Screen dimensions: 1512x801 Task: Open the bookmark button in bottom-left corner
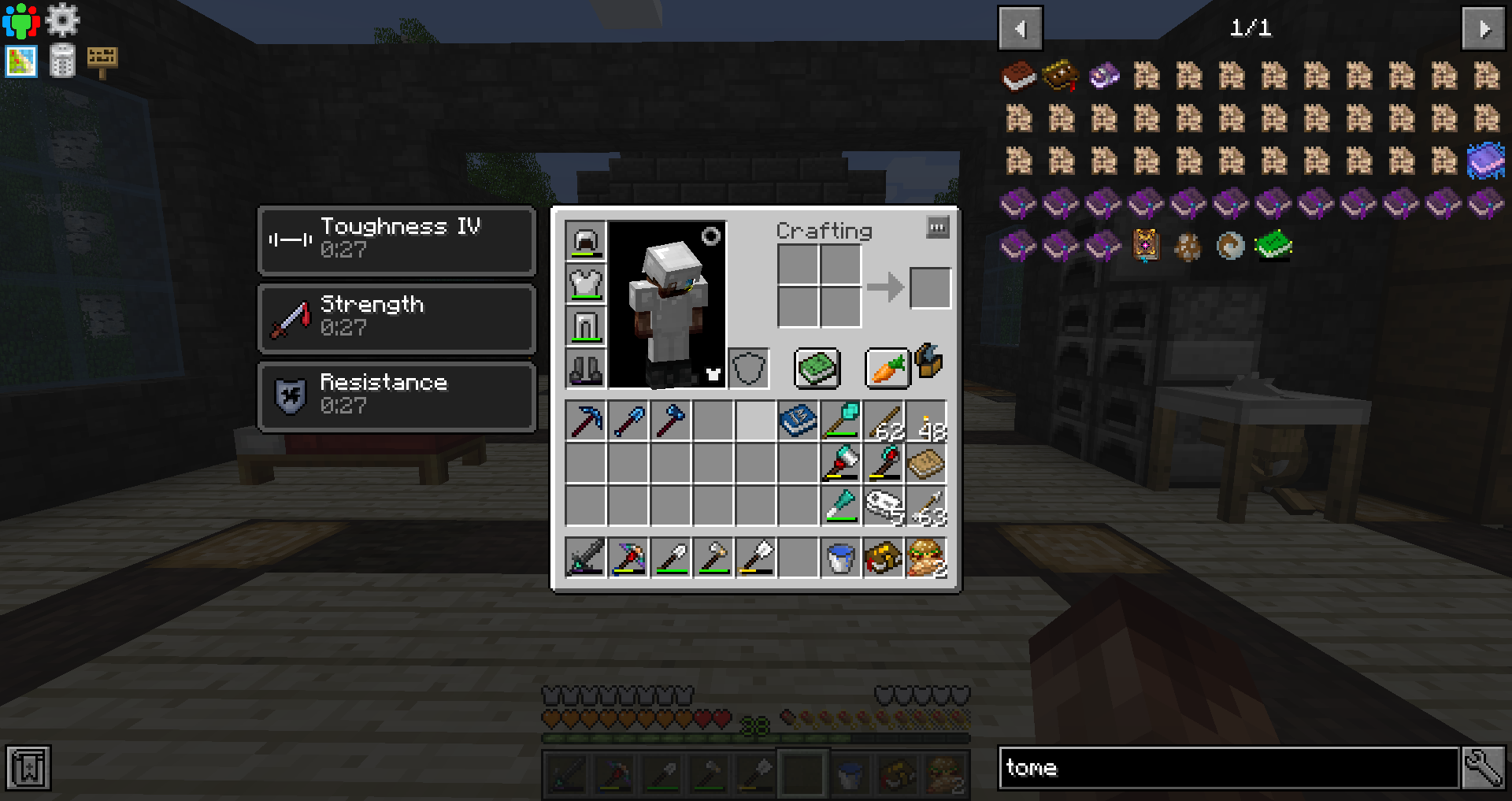[x=28, y=768]
